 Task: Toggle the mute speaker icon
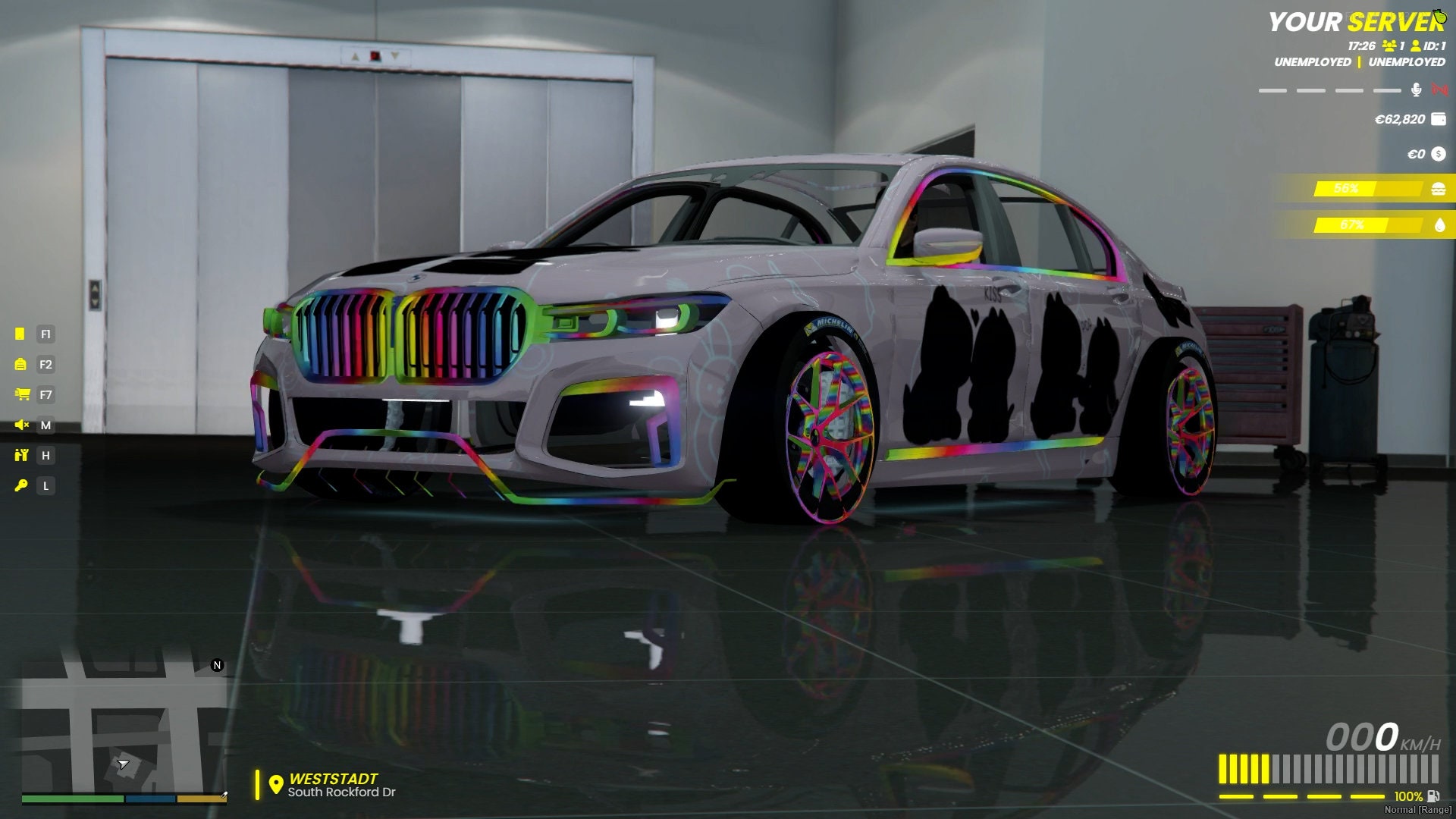pos(20,426)
